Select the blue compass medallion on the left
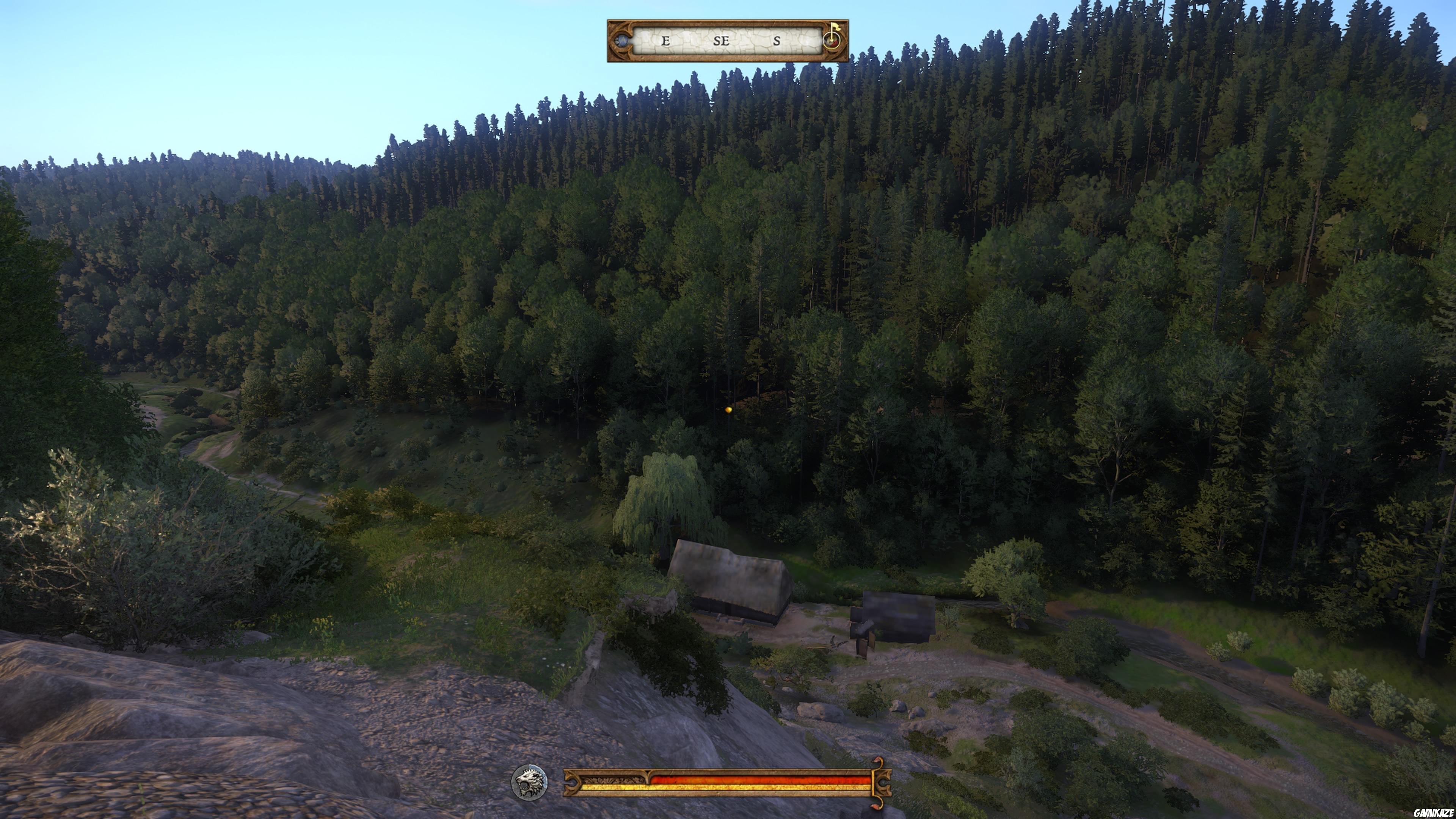Screen dimensions: 1456x819 (x=621, y=42)
